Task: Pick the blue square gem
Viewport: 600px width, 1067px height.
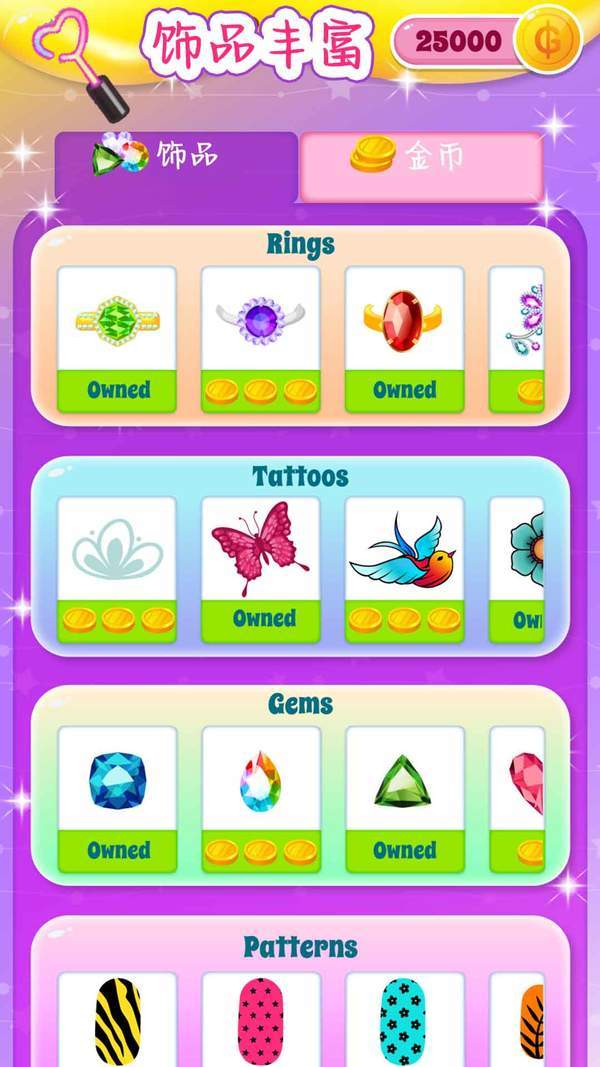Action: [117, 798]
